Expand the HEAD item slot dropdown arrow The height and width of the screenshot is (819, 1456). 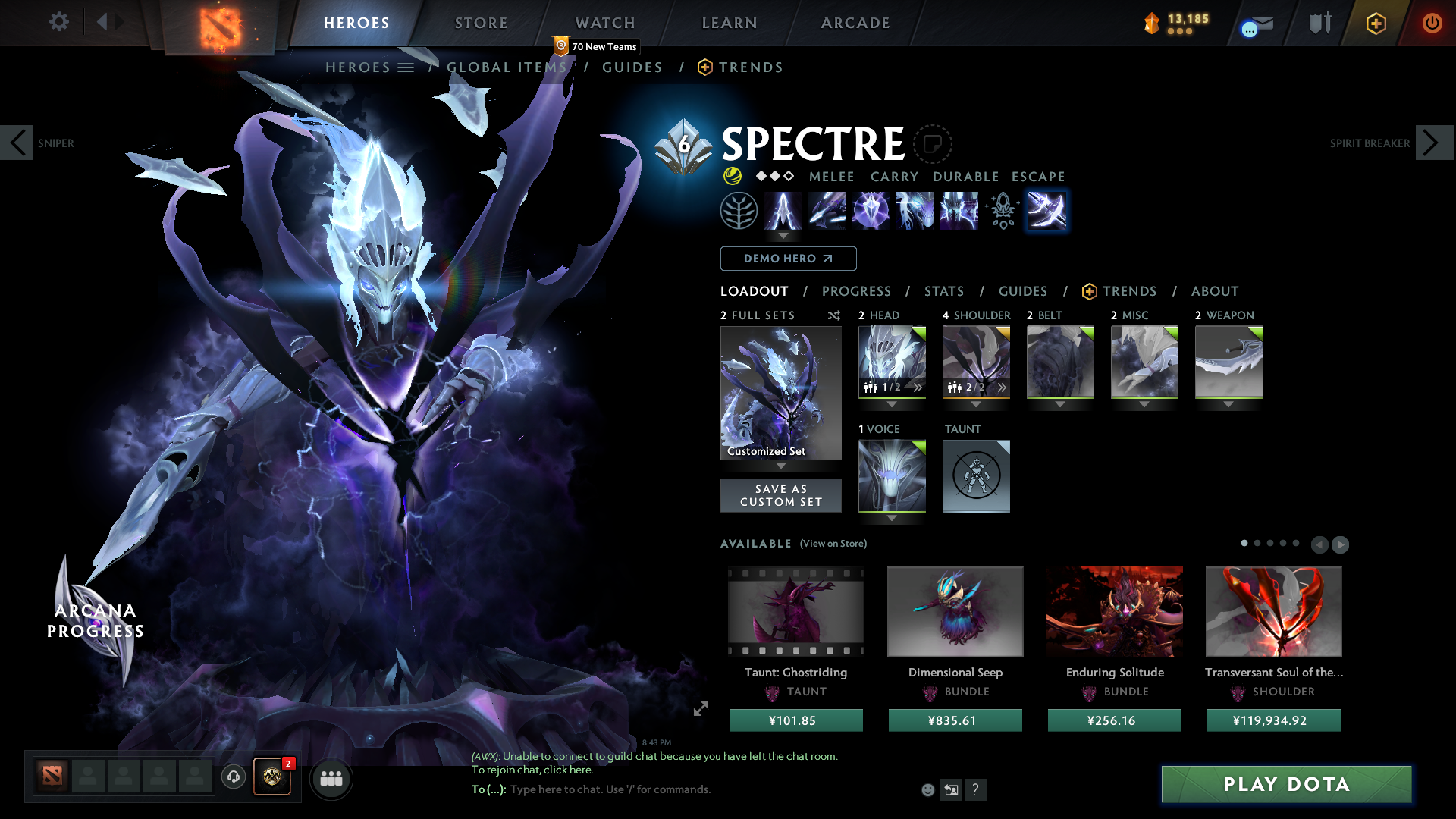pos(892,404)
